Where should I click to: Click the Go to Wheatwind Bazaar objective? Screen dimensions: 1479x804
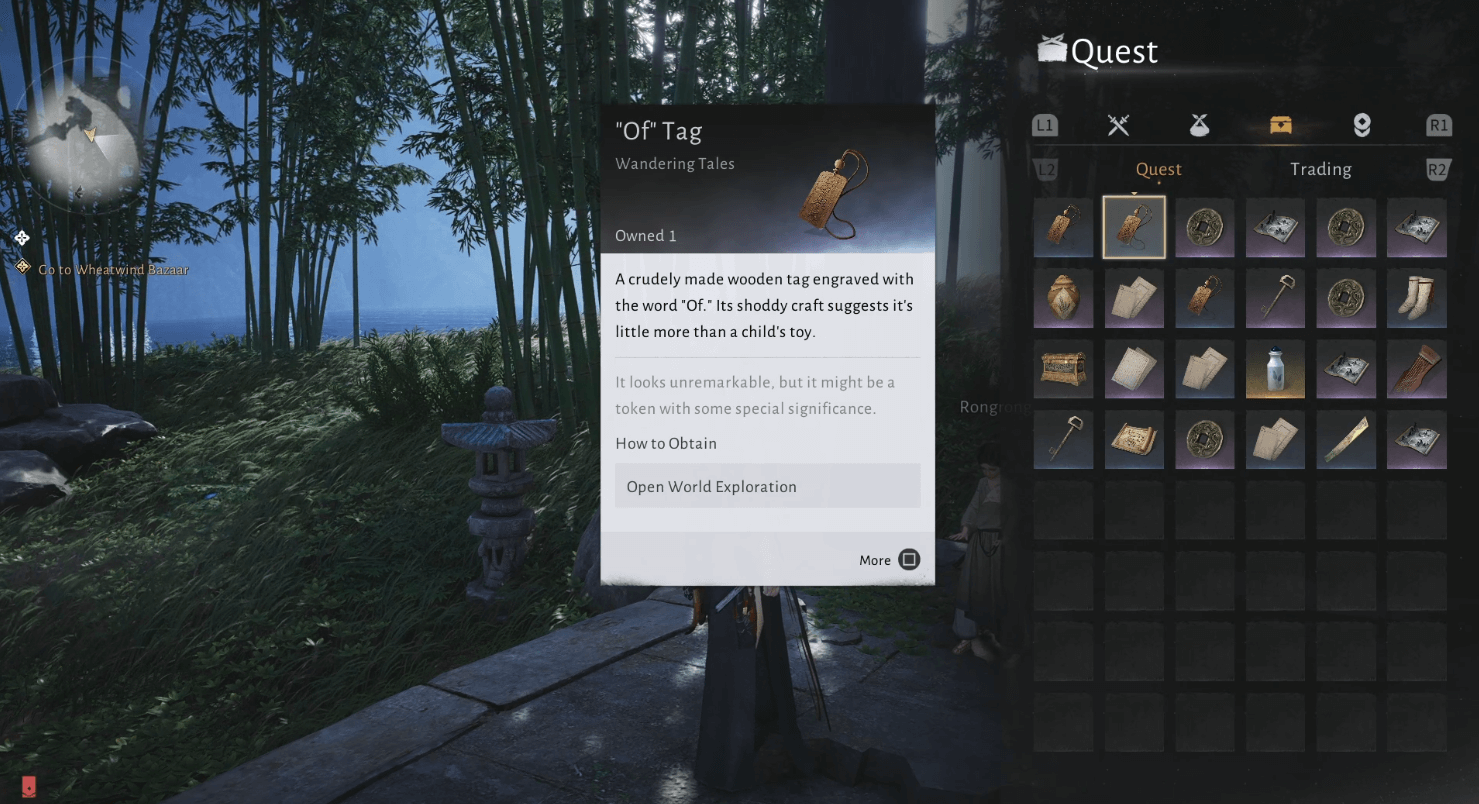[x=112, y=269]
